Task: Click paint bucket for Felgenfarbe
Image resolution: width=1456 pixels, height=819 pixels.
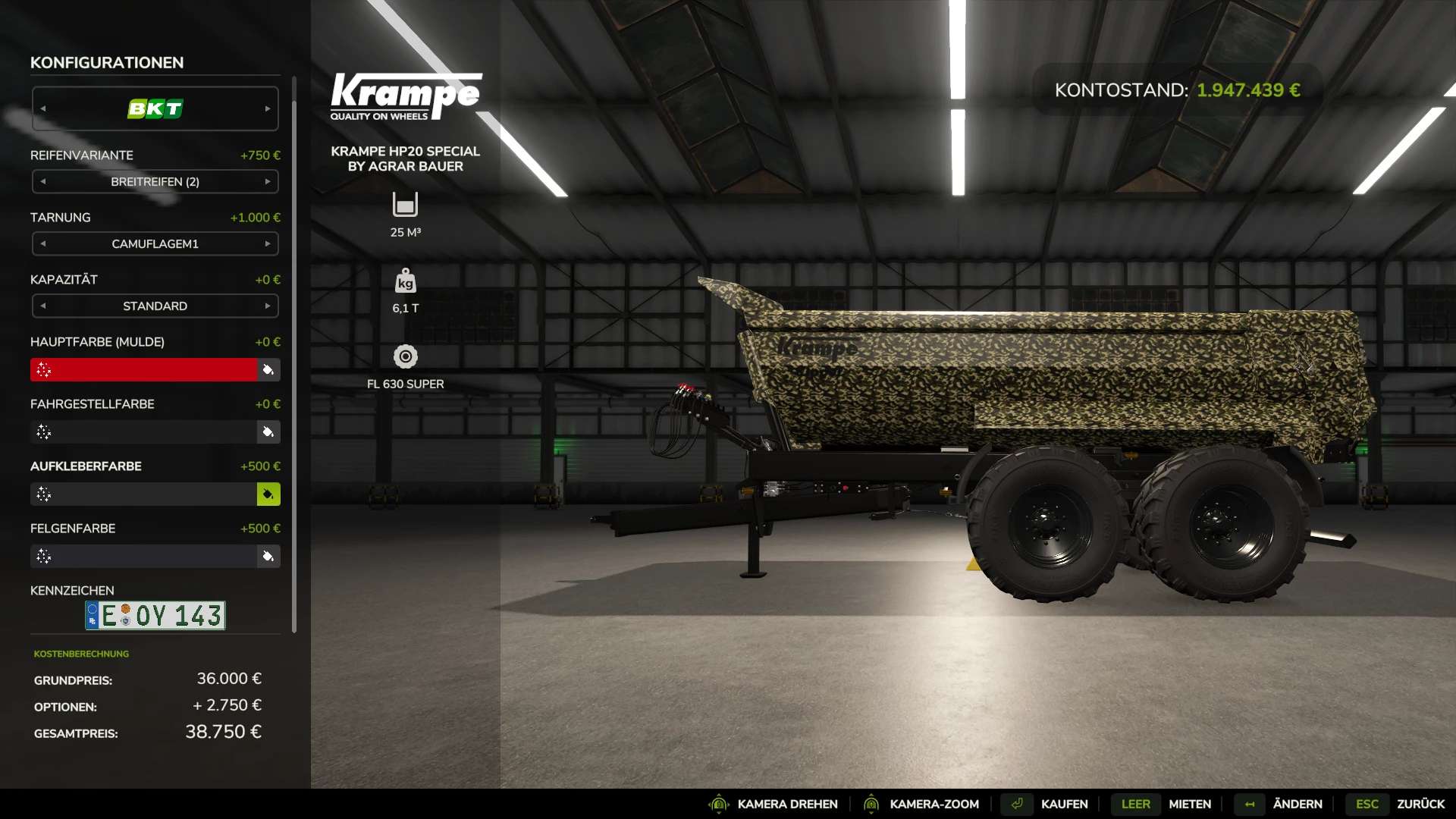Action: [268, 557]
